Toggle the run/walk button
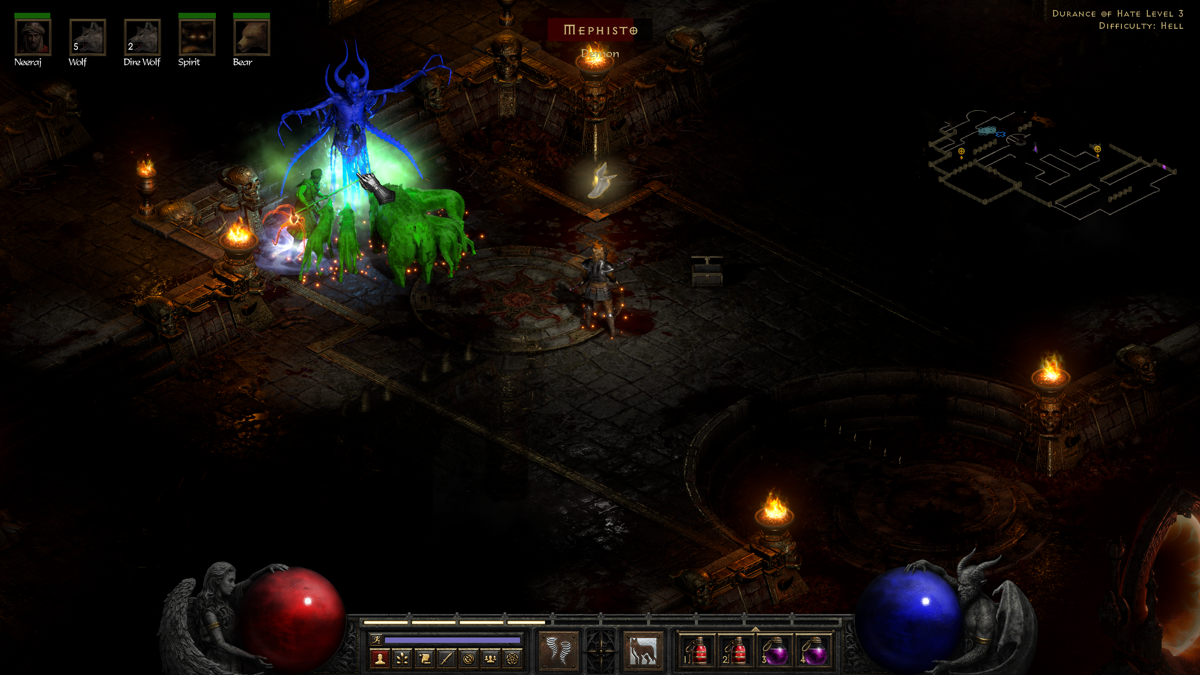 pos(376,639)
